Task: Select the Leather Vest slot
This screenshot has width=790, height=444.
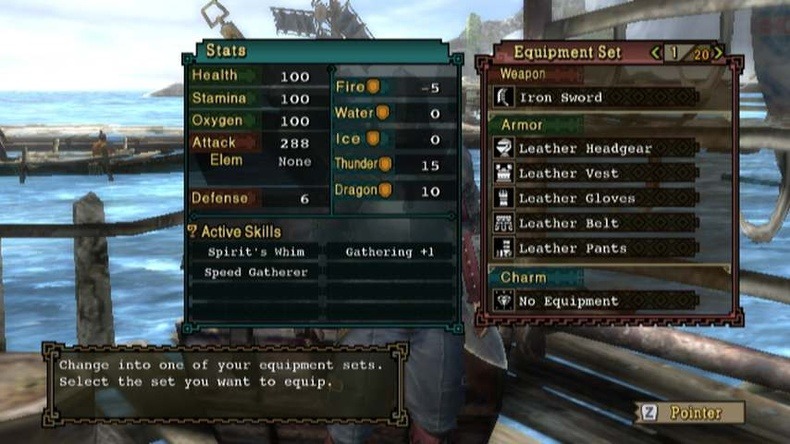Action: click(595, 173)
